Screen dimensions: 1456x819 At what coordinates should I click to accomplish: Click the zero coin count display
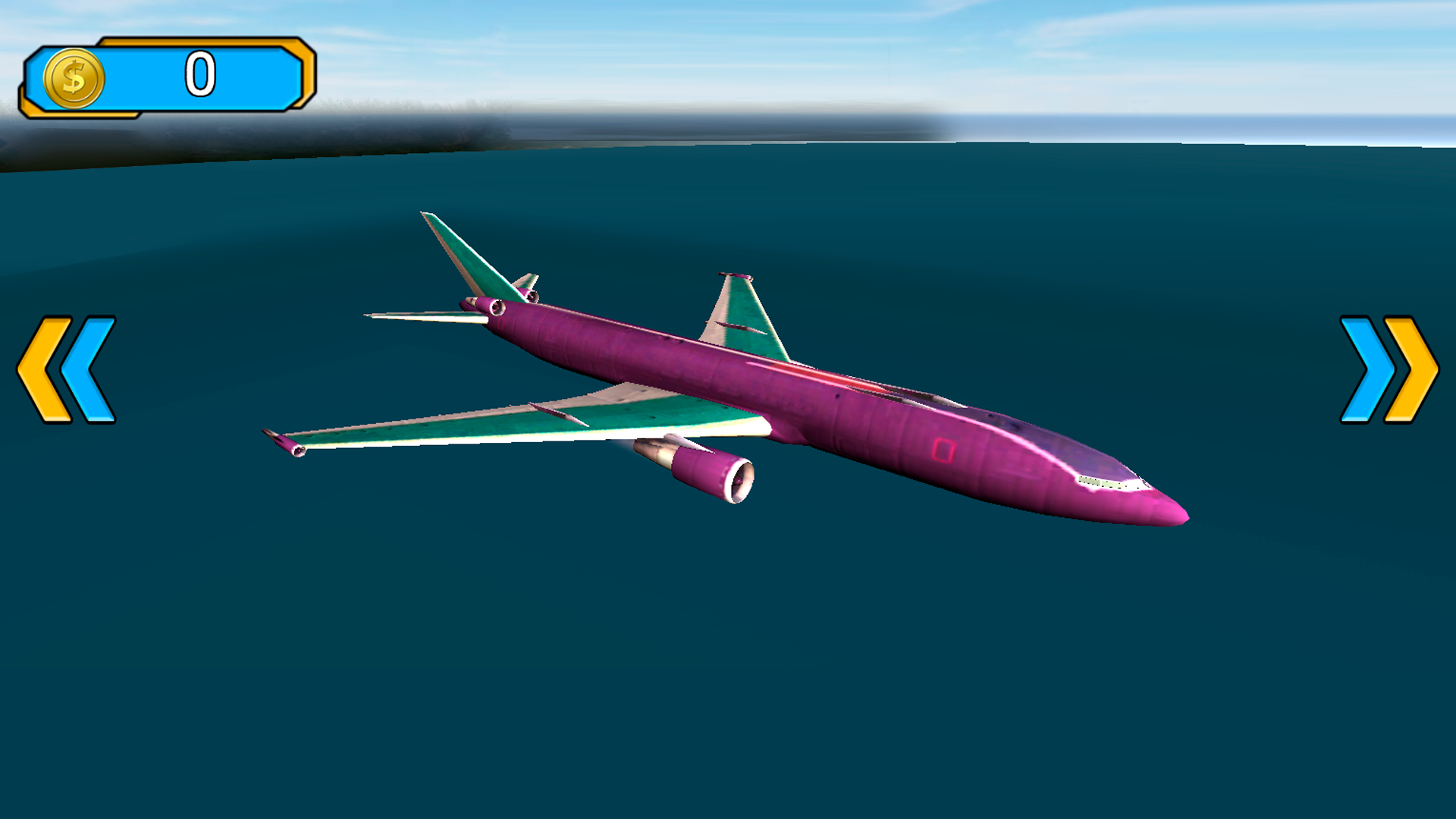click(x=199, y=74)
